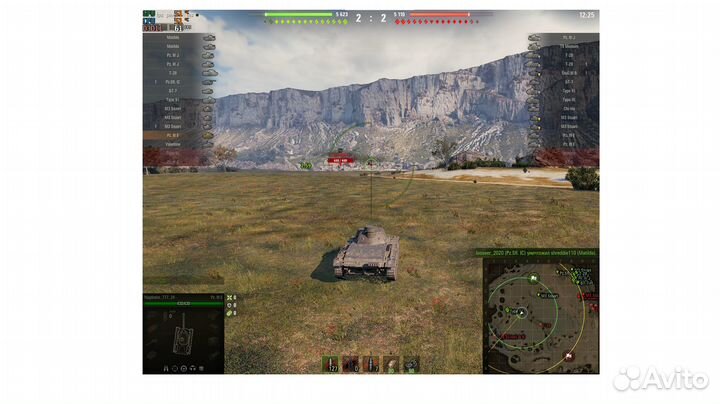720x404 pixels.
Task: Select the T-28 row in the allied team list
Action: (180, 72)
